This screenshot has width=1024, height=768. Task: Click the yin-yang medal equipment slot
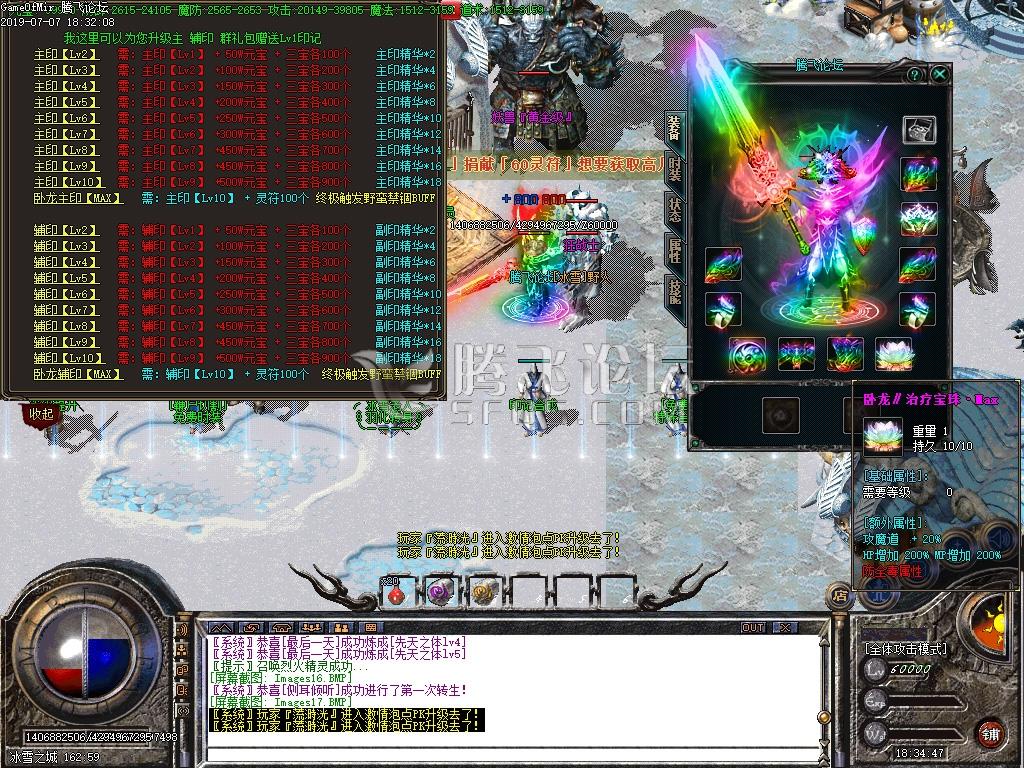748,354
